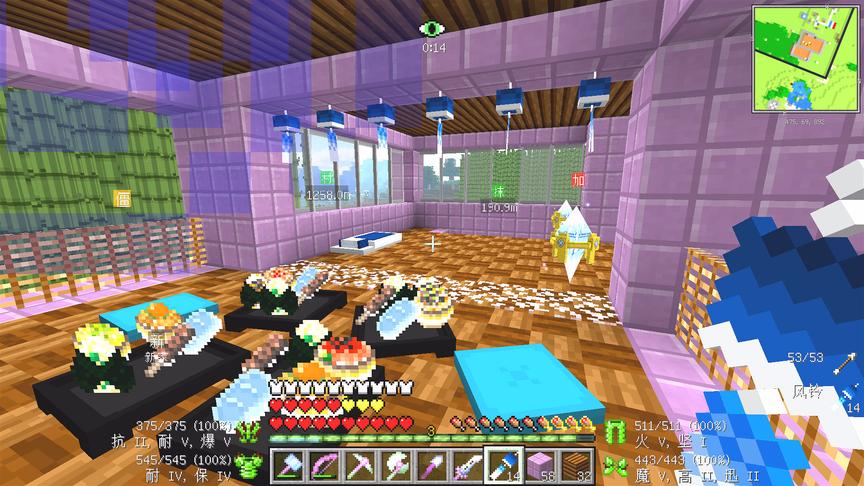The height and width of the screenshot is (486, 864).
Task: Select the purple shovel hotbar slot
Action: pos(430,465)
